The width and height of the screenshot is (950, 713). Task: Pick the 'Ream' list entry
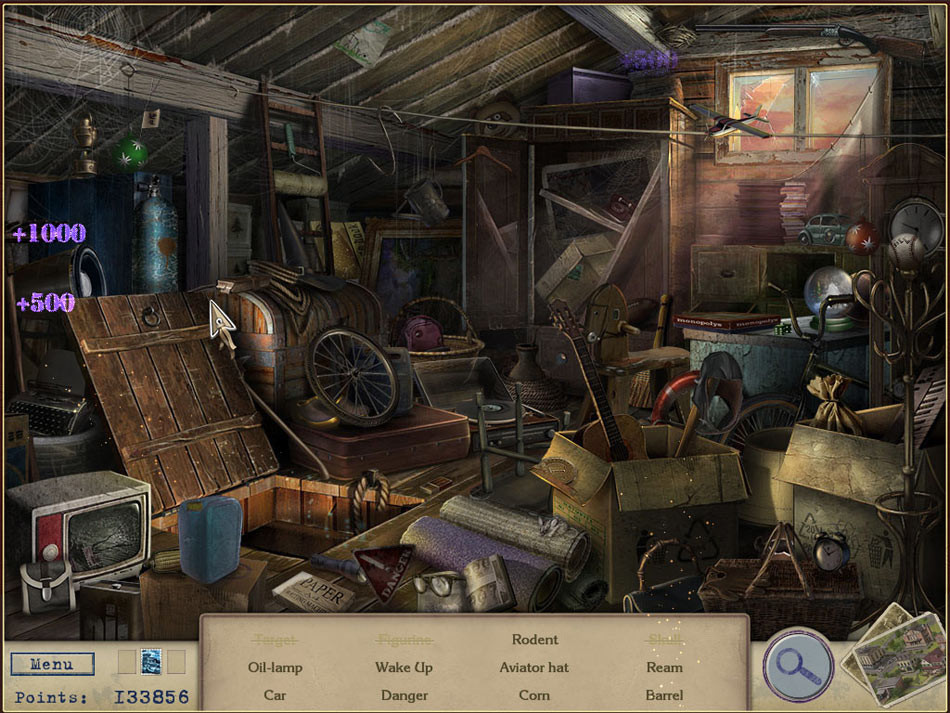click(664, 667)
